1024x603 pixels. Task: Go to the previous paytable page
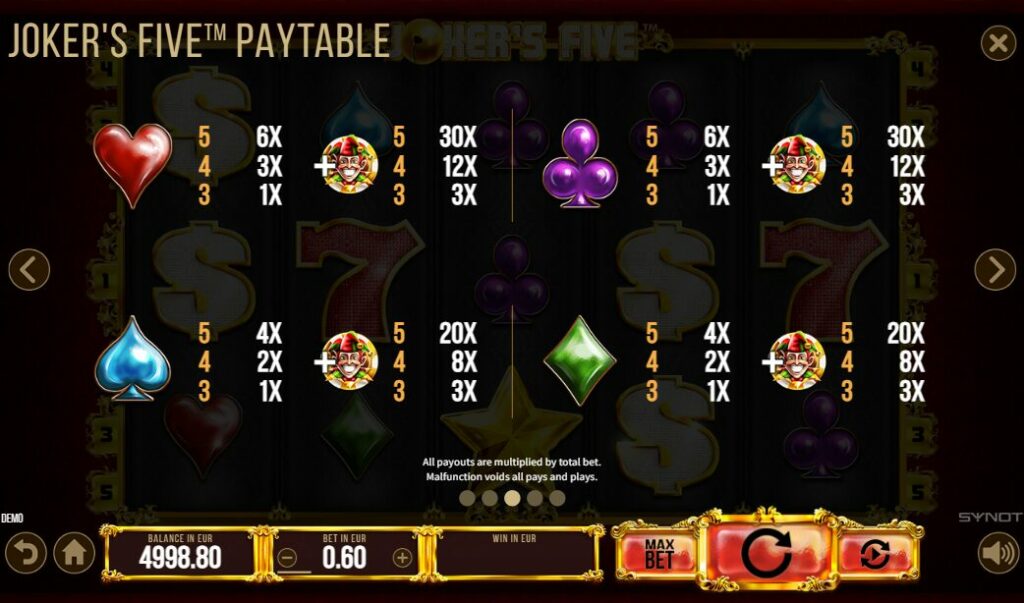point(29,270)
